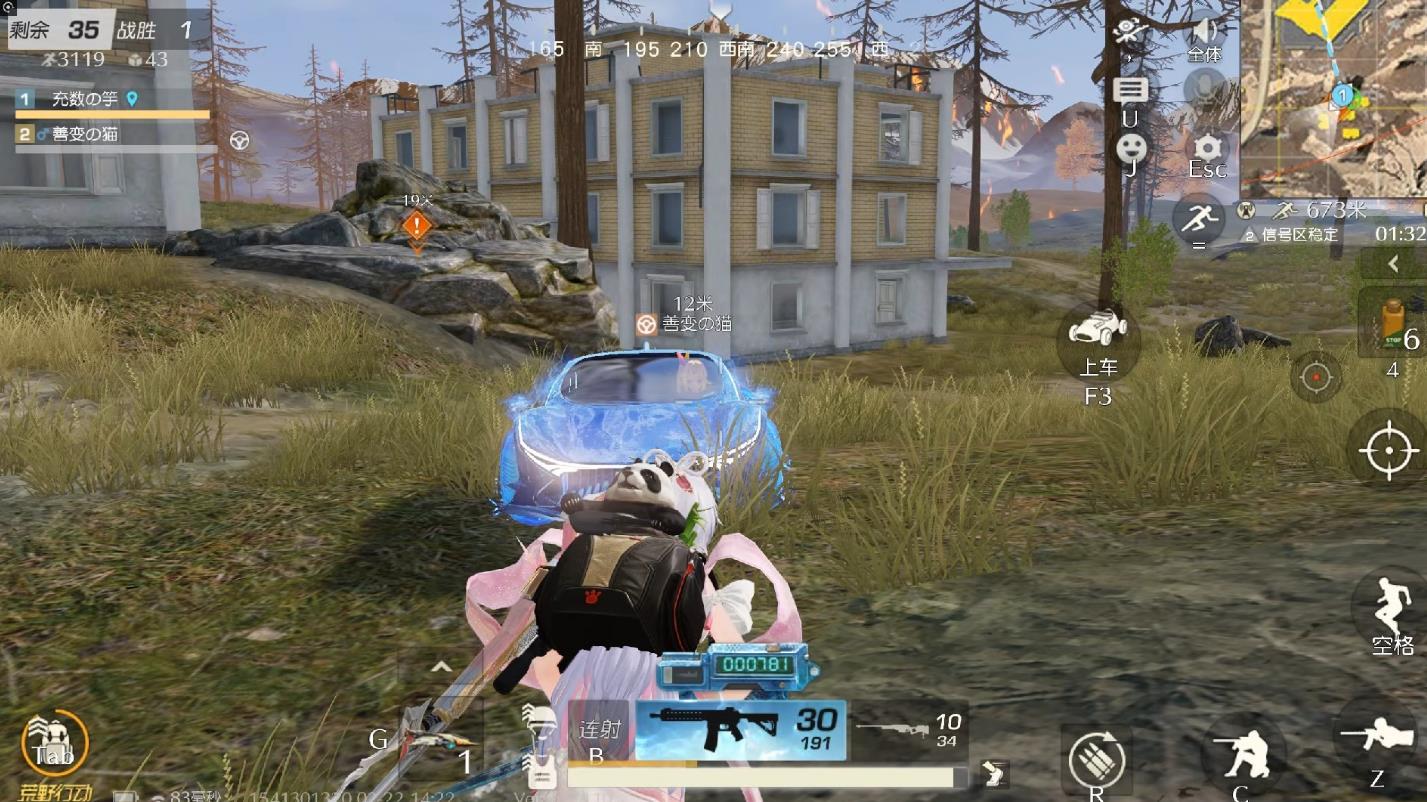This screenshot has width=1427, height=802.
Task: Reload with the bullets icon
Action: pyautogui.click(x=1096, y=760)
